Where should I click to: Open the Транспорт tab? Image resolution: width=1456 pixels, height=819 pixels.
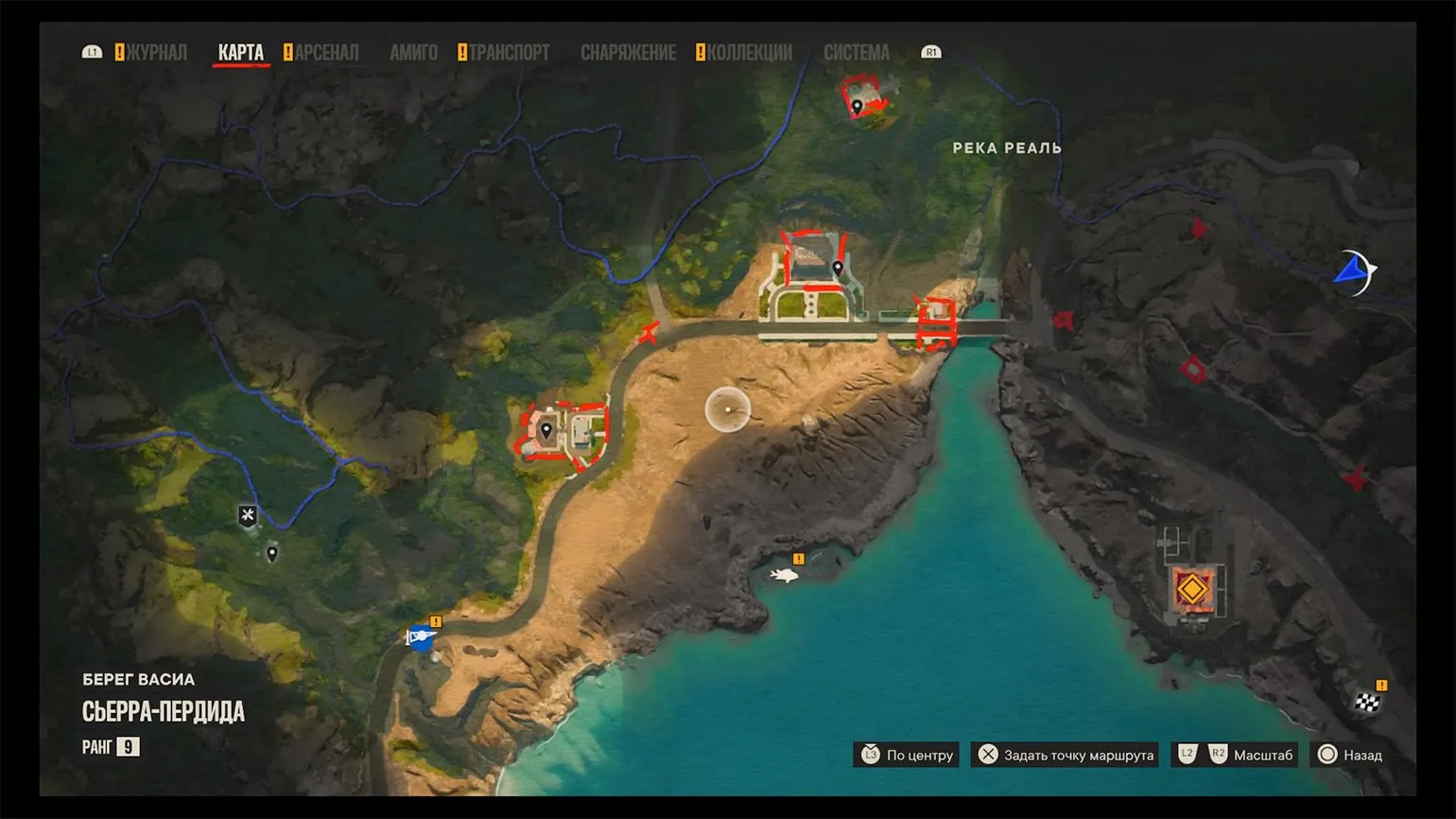(509, 53)
